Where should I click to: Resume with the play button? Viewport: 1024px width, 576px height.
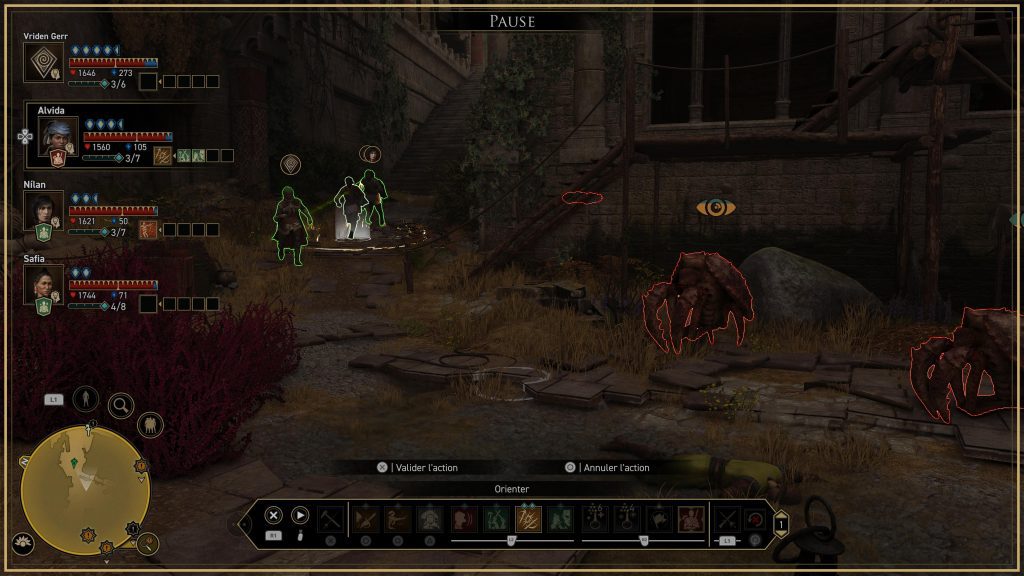click(x=300, y=516)
